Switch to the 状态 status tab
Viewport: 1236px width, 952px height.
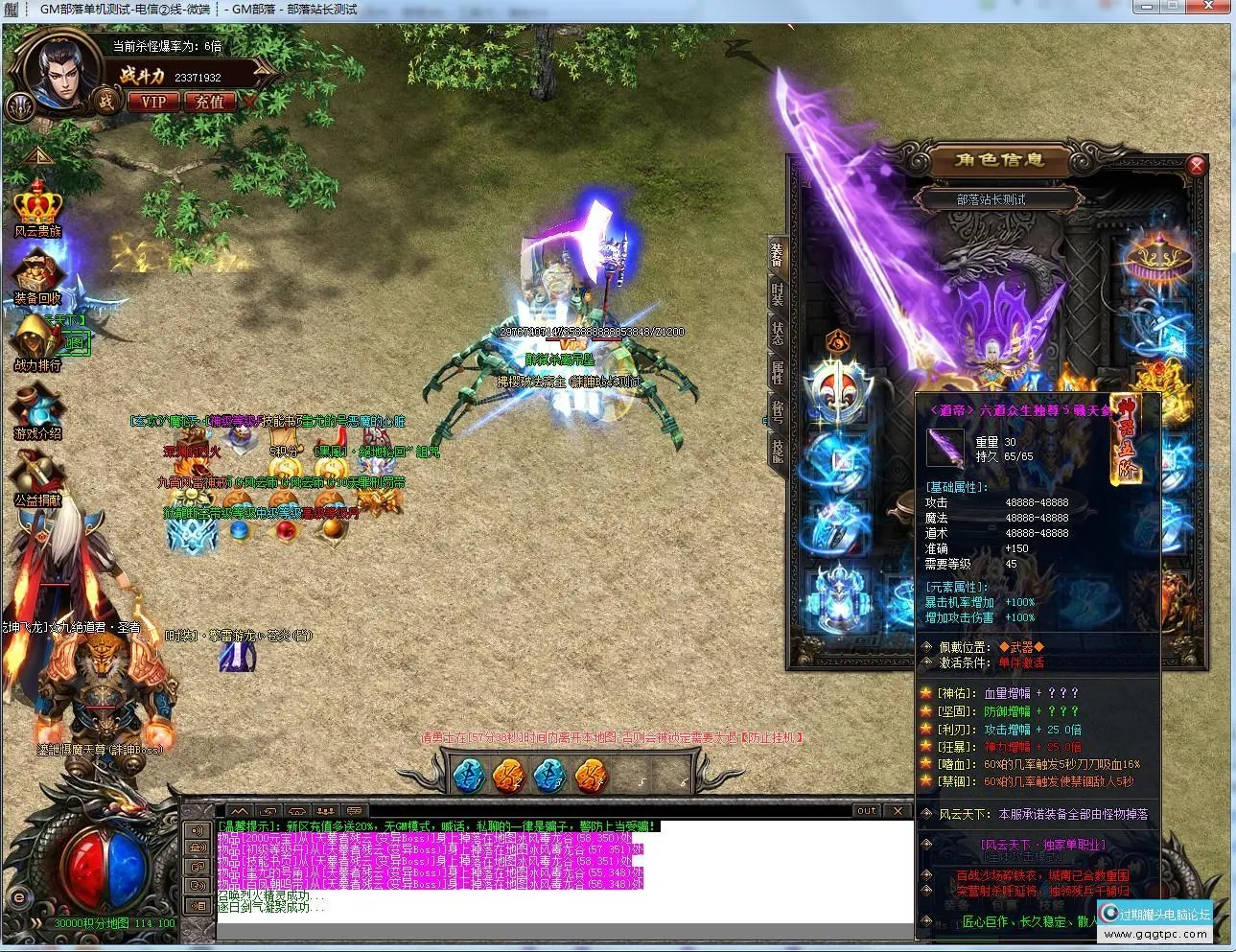(777, 334)
